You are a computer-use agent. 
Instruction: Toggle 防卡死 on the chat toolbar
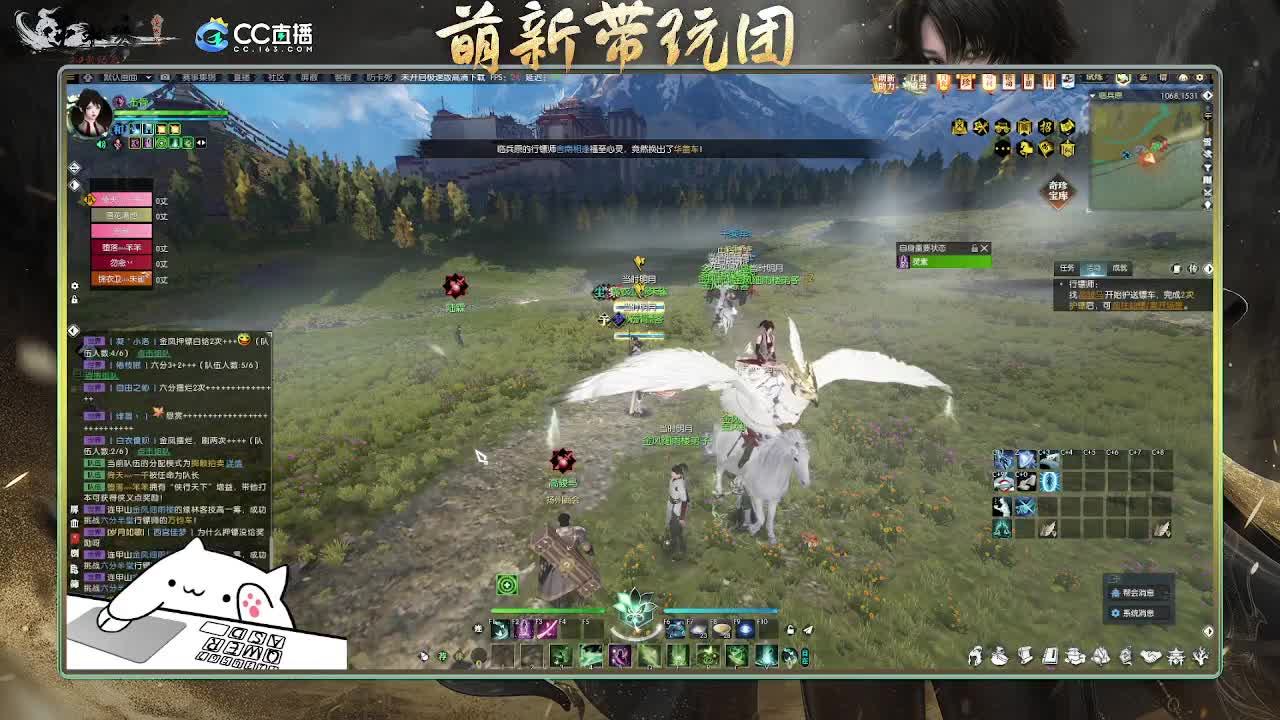(x=379, y=76)
